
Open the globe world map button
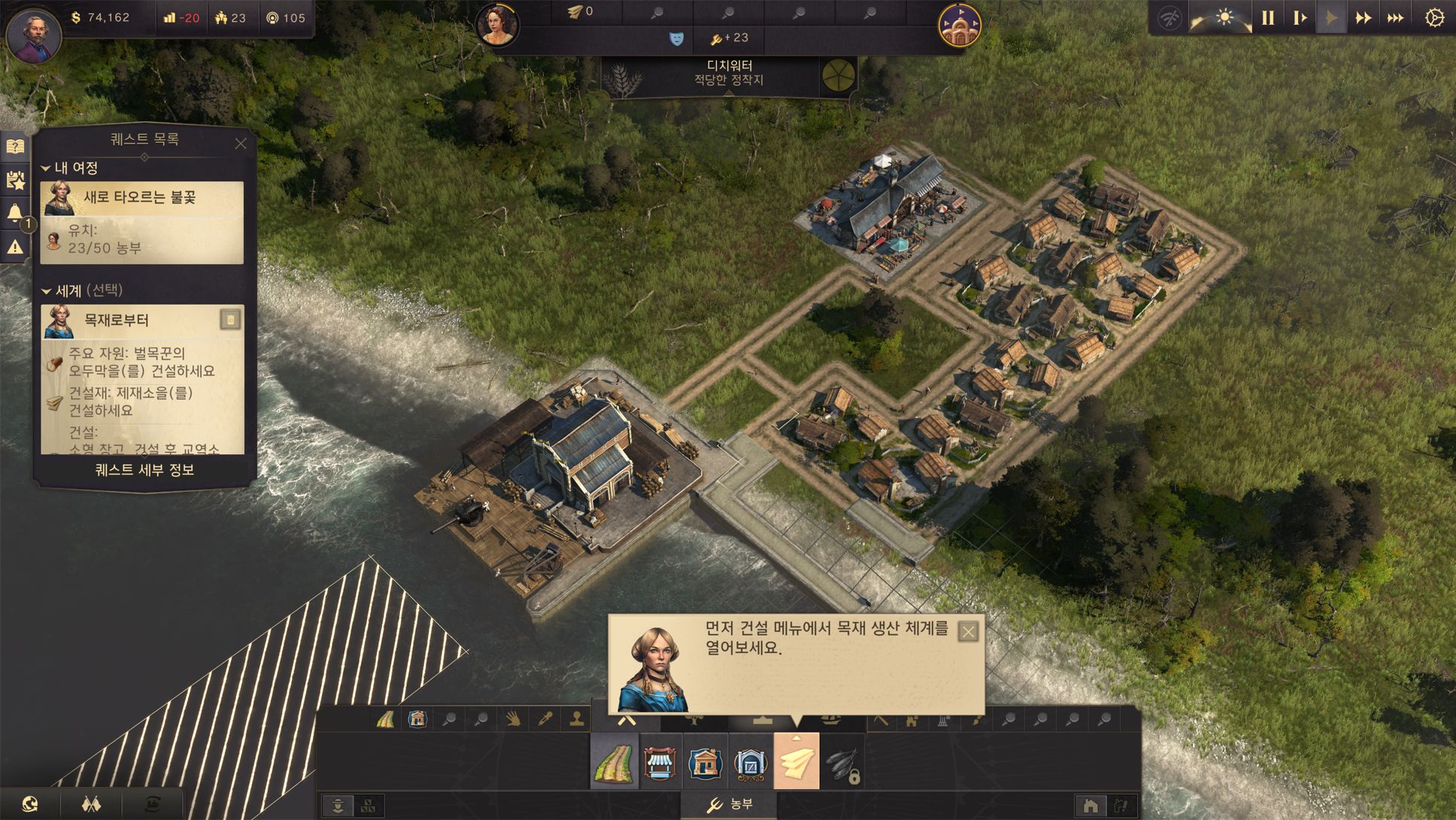[30, 804]
